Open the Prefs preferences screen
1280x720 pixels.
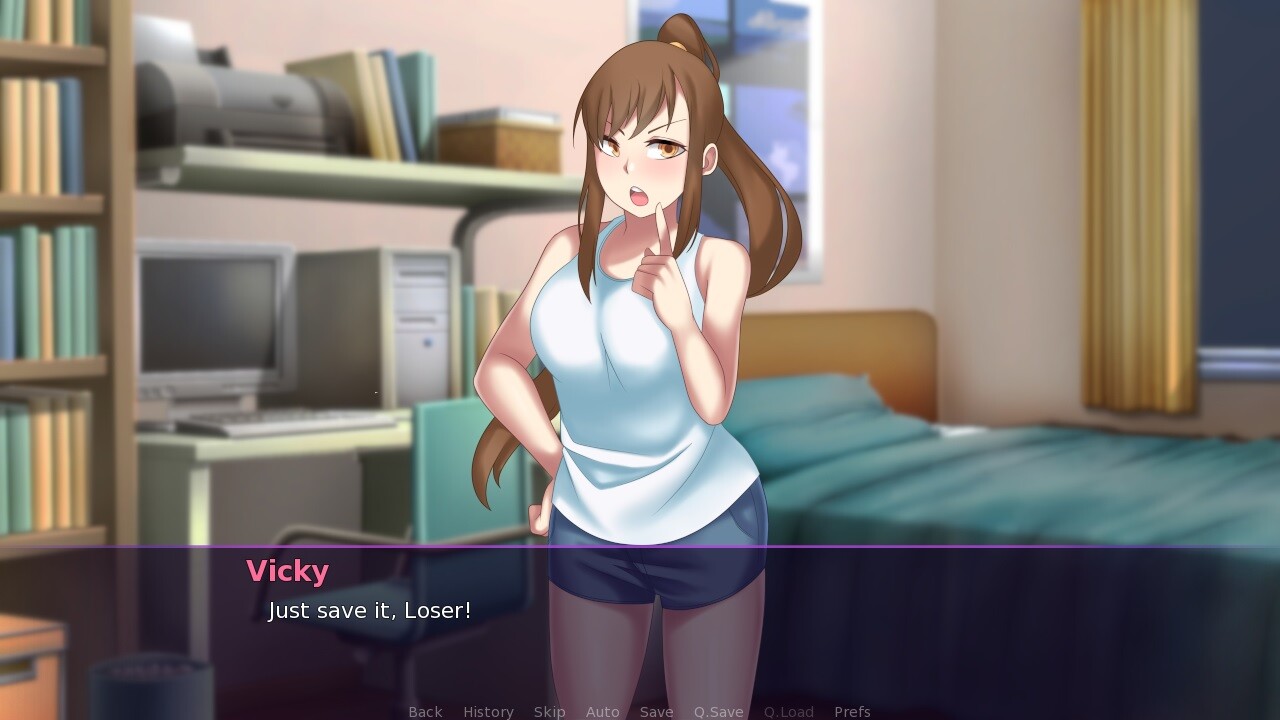[x=852, y=711]
